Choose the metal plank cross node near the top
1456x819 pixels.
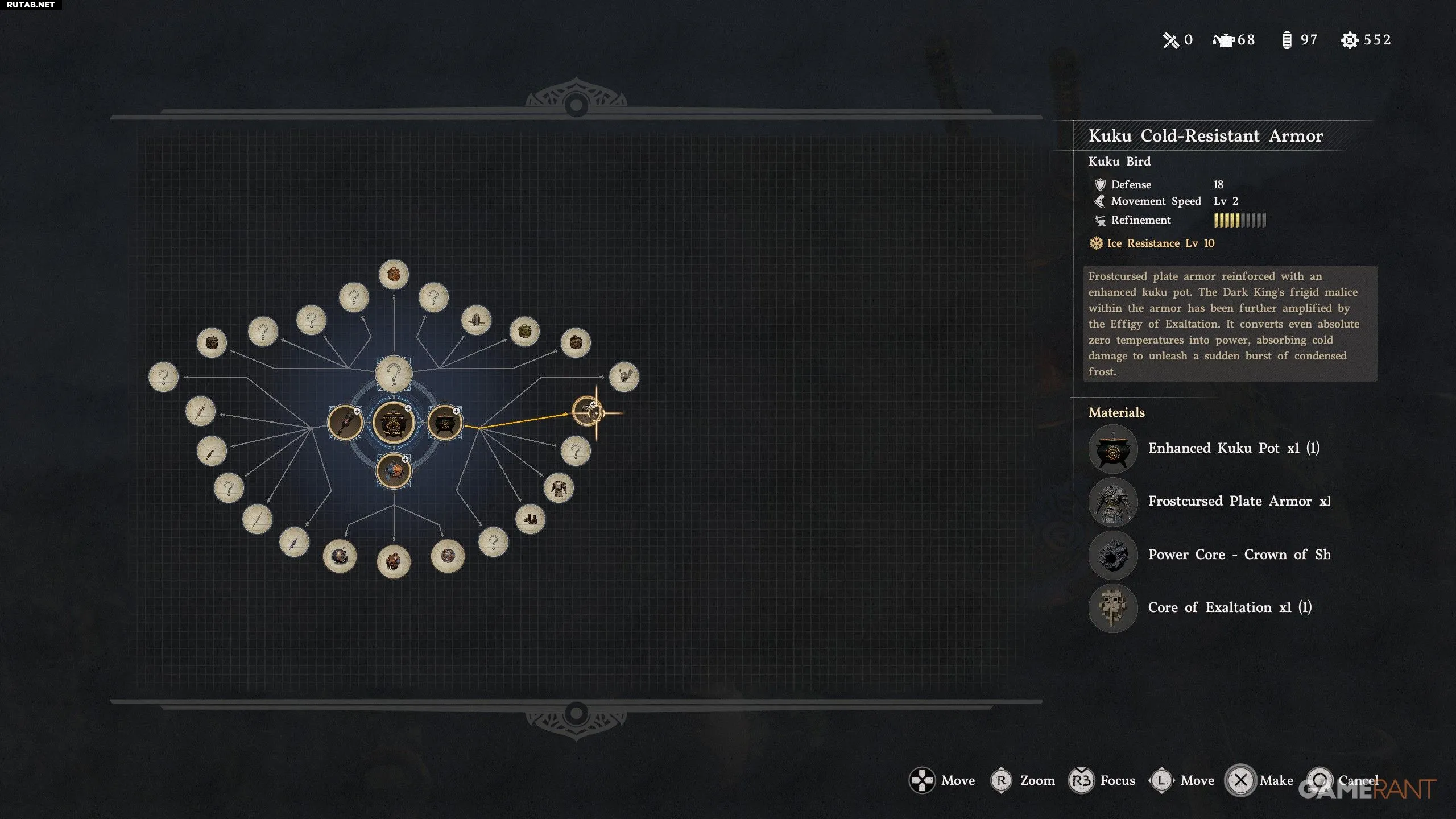tap(476, 320)
